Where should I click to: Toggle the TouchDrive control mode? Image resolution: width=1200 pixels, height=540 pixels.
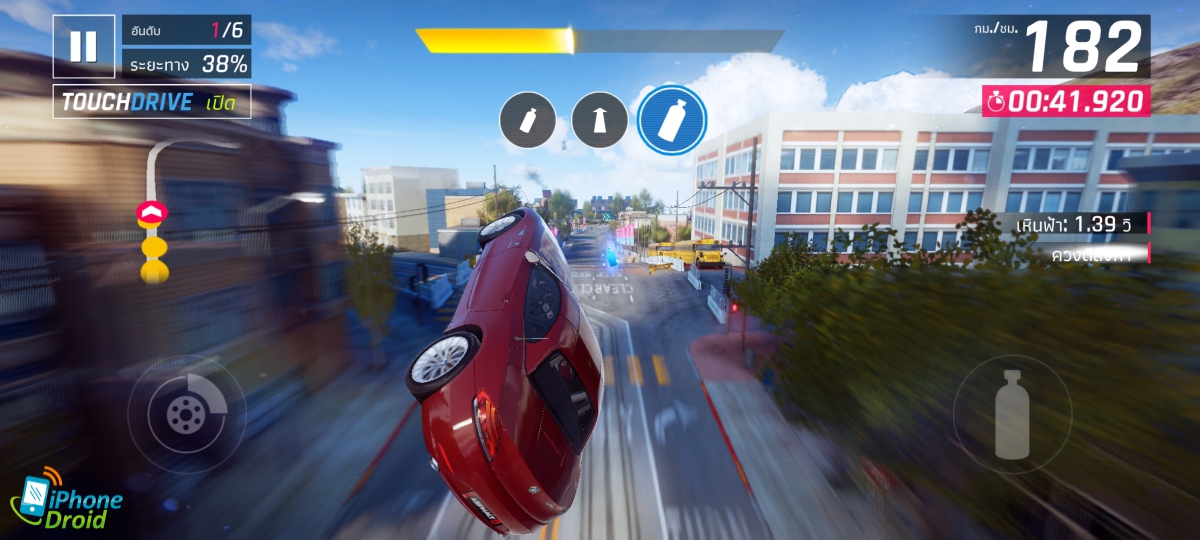coord(152,102)
